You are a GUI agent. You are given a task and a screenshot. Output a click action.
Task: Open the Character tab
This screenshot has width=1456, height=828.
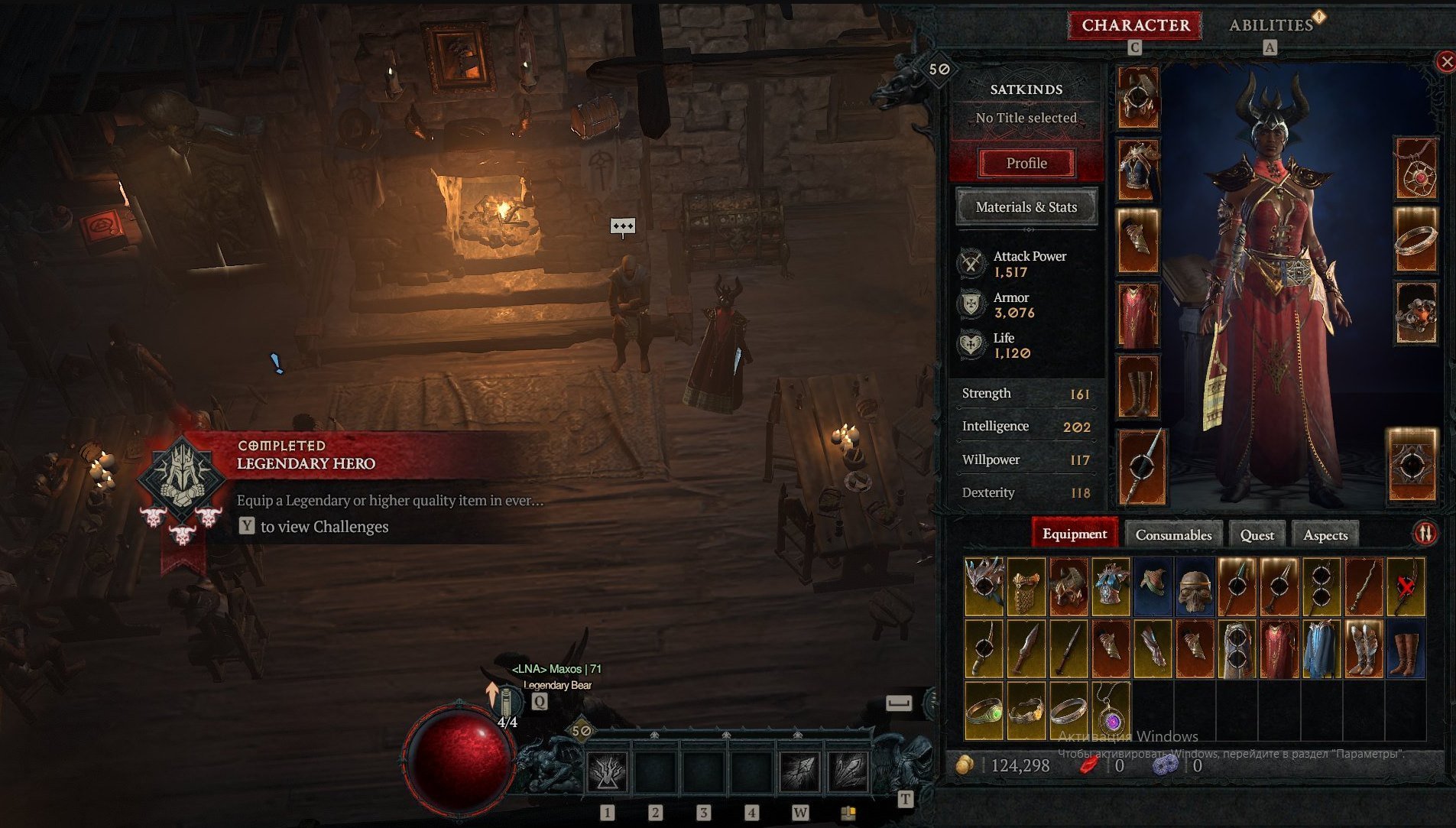[1135, 25]
